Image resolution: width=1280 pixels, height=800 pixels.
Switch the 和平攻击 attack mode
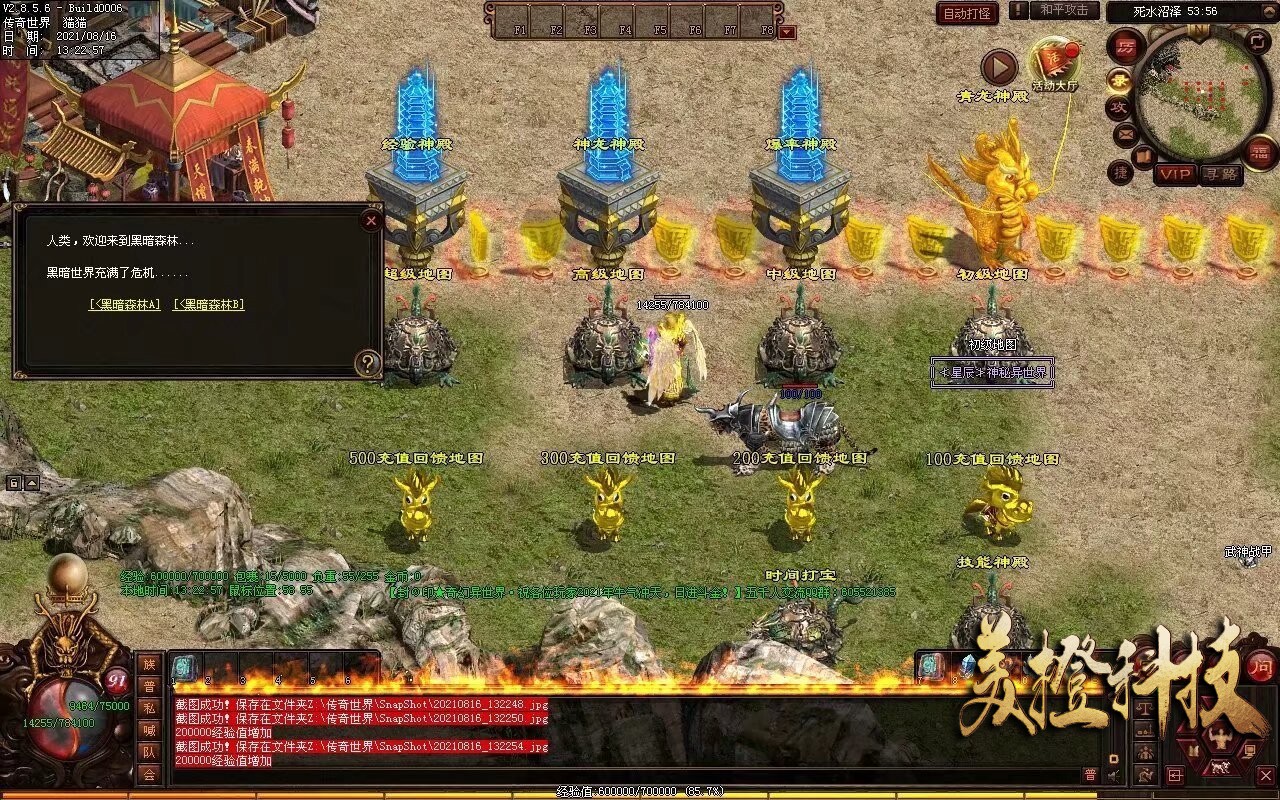coord(1064,10)
